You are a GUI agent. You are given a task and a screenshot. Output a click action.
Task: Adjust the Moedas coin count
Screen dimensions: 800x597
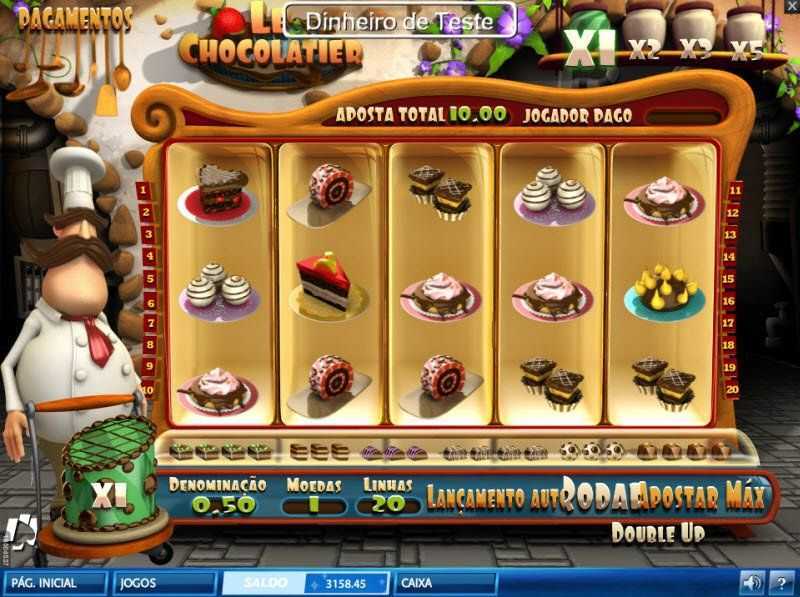pyautogui.click(x=313, y=505)
